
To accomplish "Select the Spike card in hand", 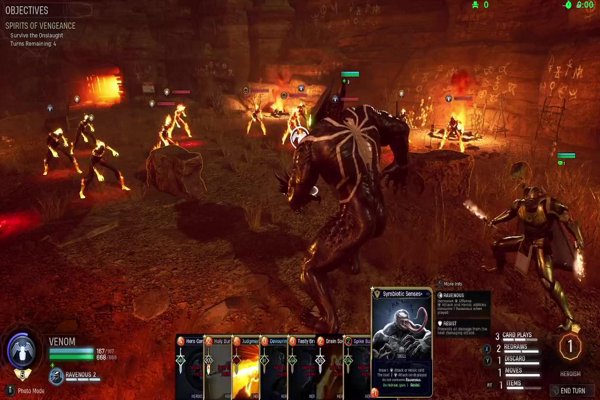I will (356, 366).
